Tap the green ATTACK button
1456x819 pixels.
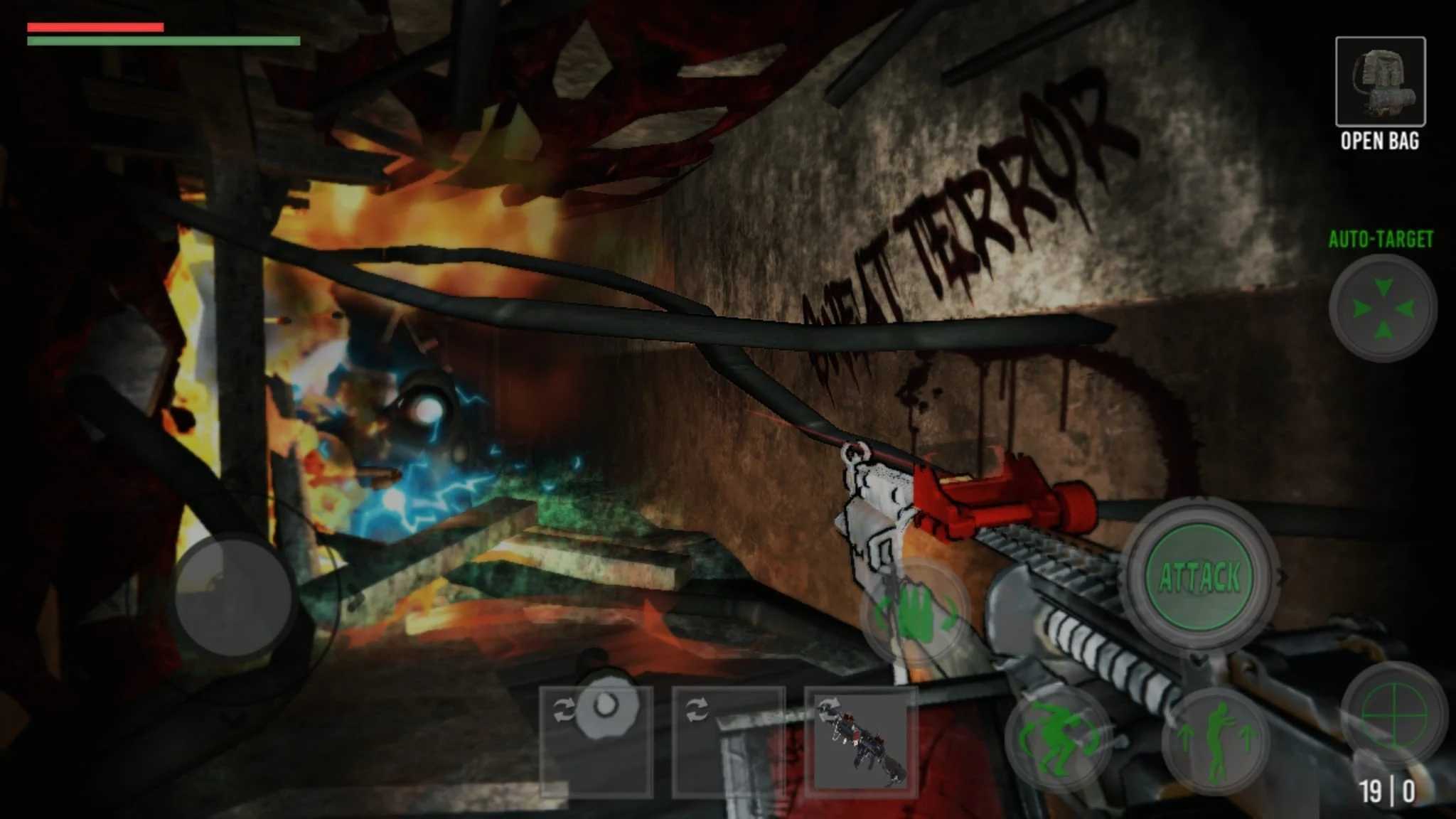tap(1200, 577)
